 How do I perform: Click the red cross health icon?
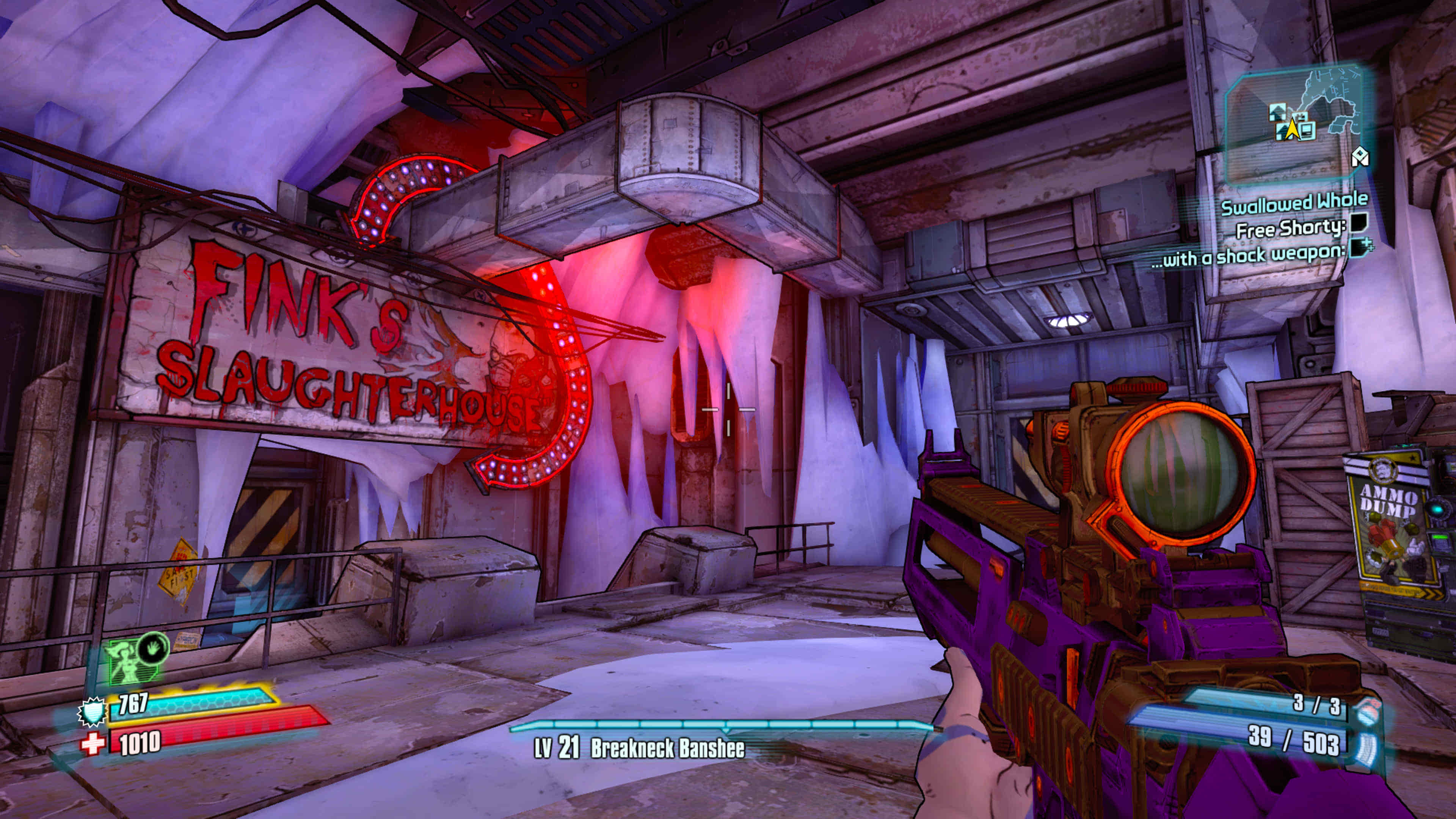tap(93, 743)
